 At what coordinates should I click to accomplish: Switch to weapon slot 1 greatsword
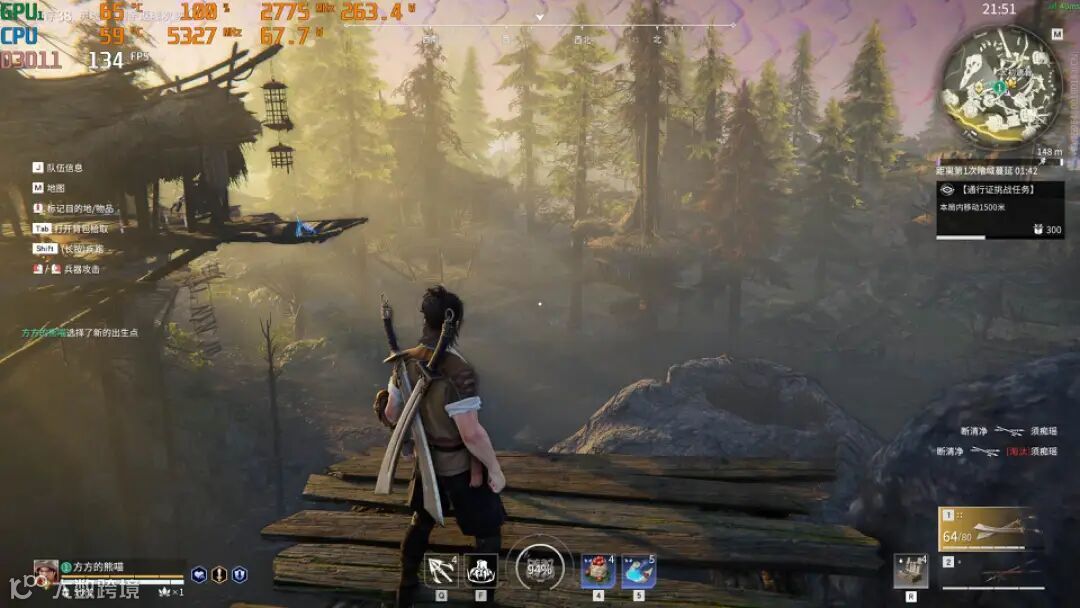(992, 530)
